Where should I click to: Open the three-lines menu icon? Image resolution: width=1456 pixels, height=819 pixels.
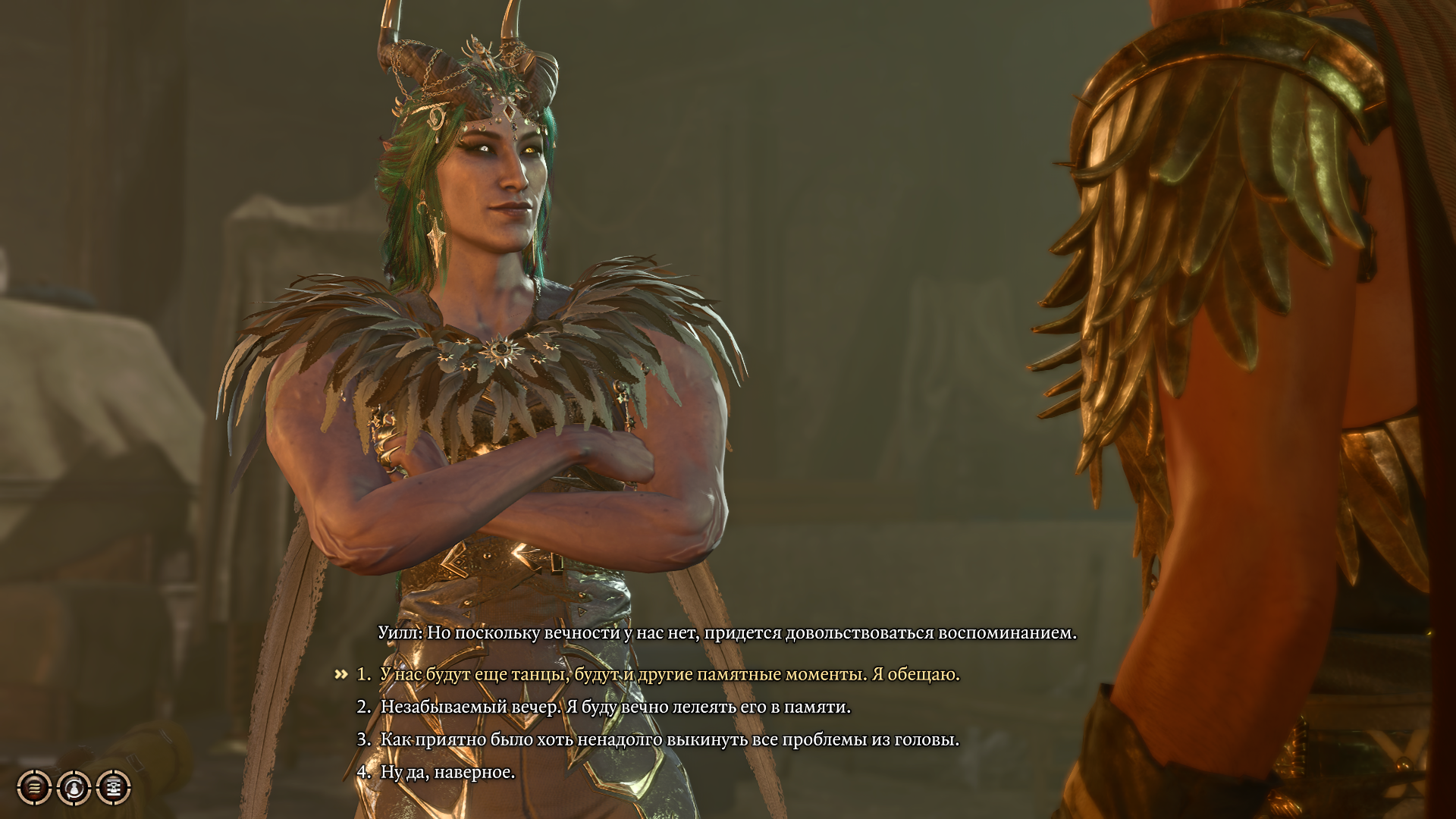tap(35, 788)
